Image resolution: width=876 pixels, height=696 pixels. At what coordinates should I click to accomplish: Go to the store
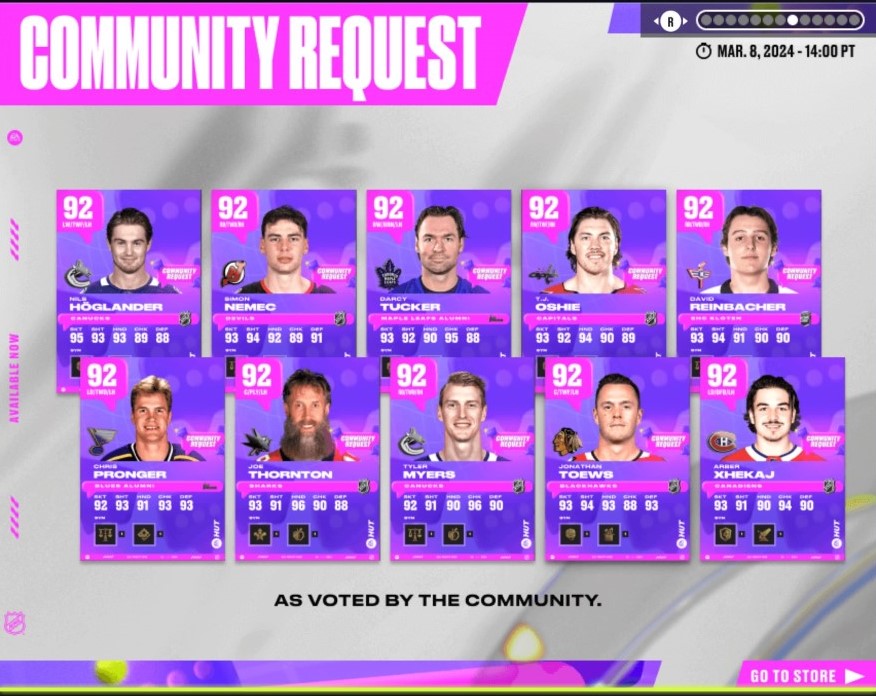(x=806, y=676)
